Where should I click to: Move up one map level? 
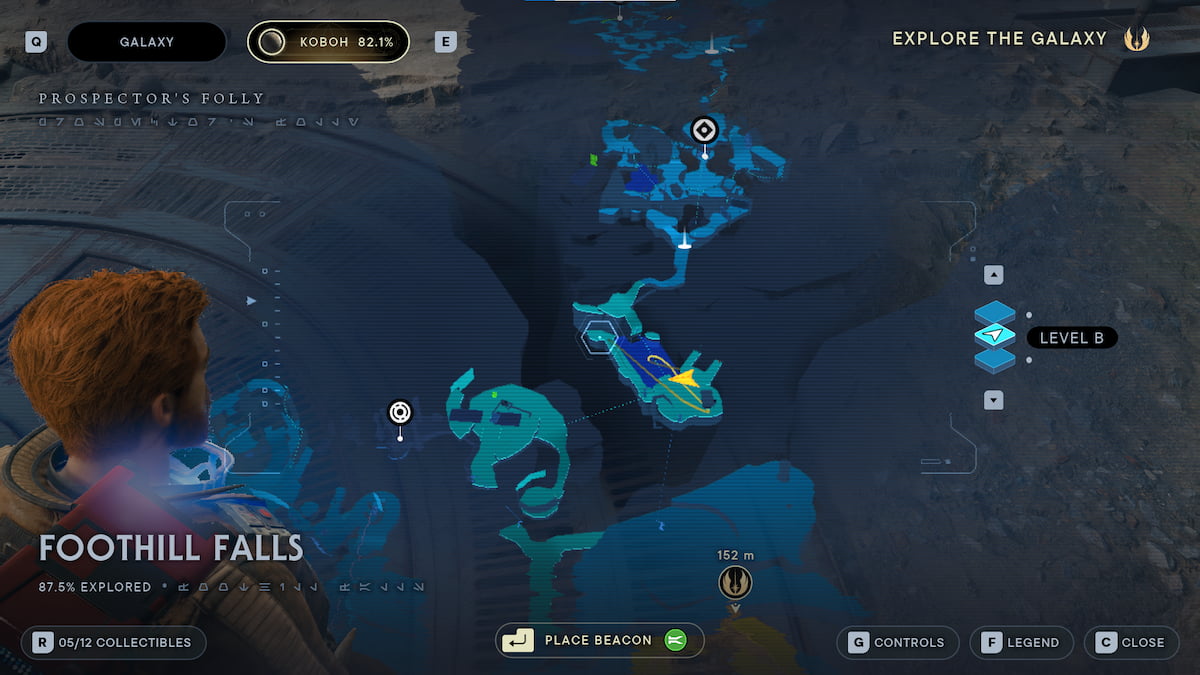pos(993,275)
